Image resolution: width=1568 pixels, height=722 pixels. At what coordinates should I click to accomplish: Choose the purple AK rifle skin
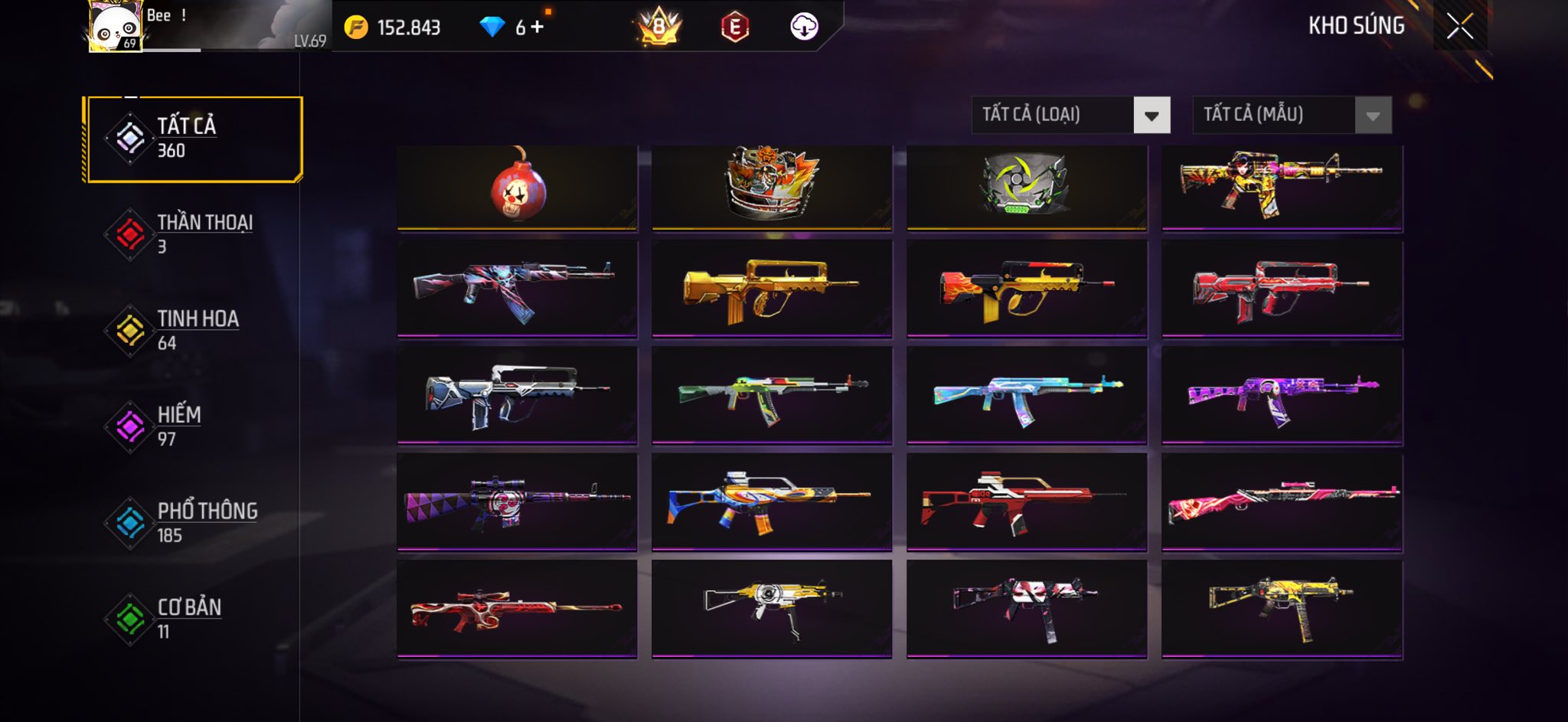pyautogui.click(x=1282, y=396)
